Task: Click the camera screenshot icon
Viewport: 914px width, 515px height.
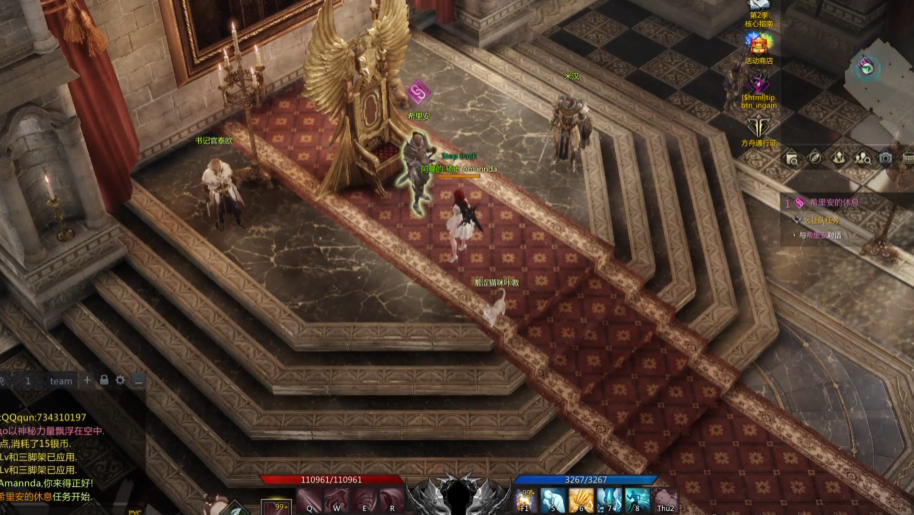Action: click(x=885, y=158)
